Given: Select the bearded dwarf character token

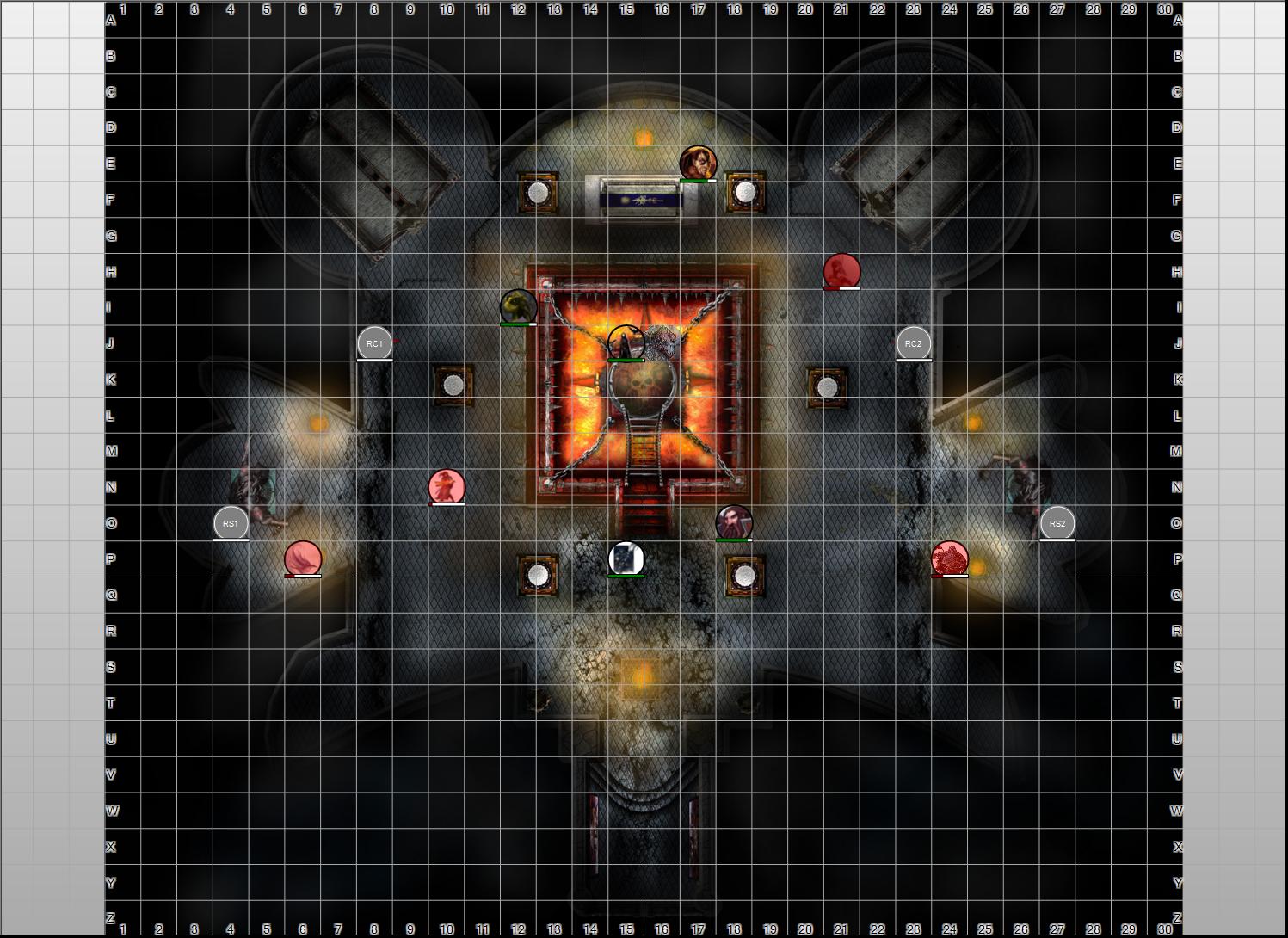Looking at the screenshot, I should click(734, 522).
